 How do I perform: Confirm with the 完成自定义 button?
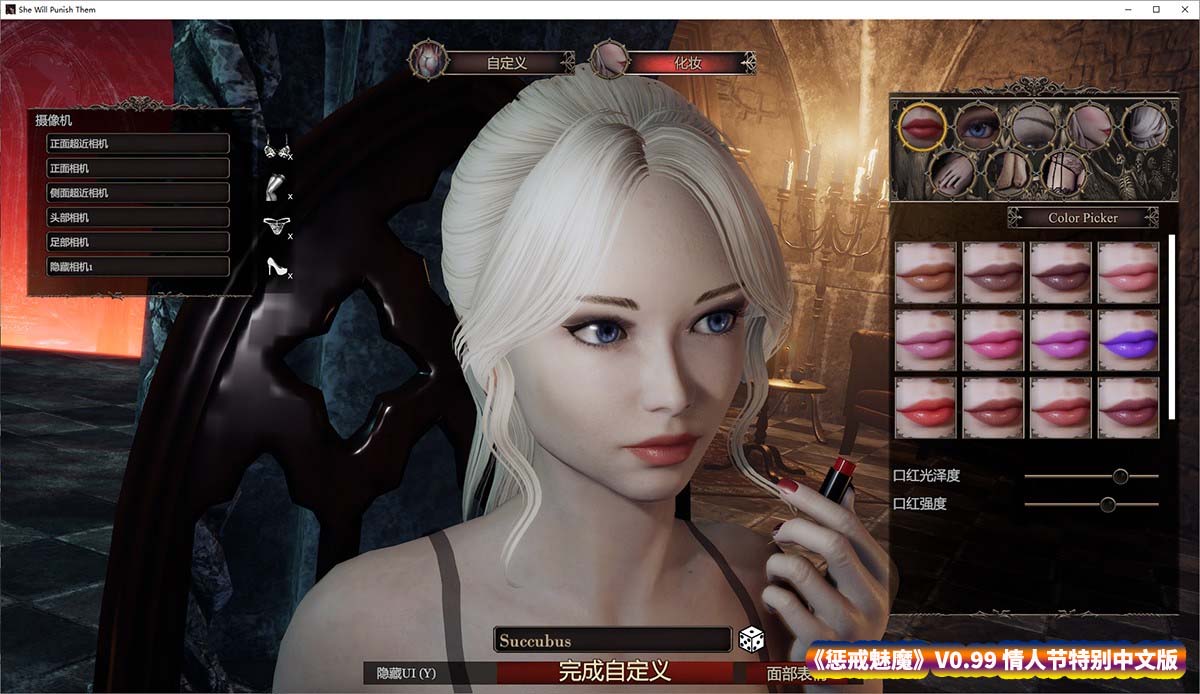click(614, 671)
